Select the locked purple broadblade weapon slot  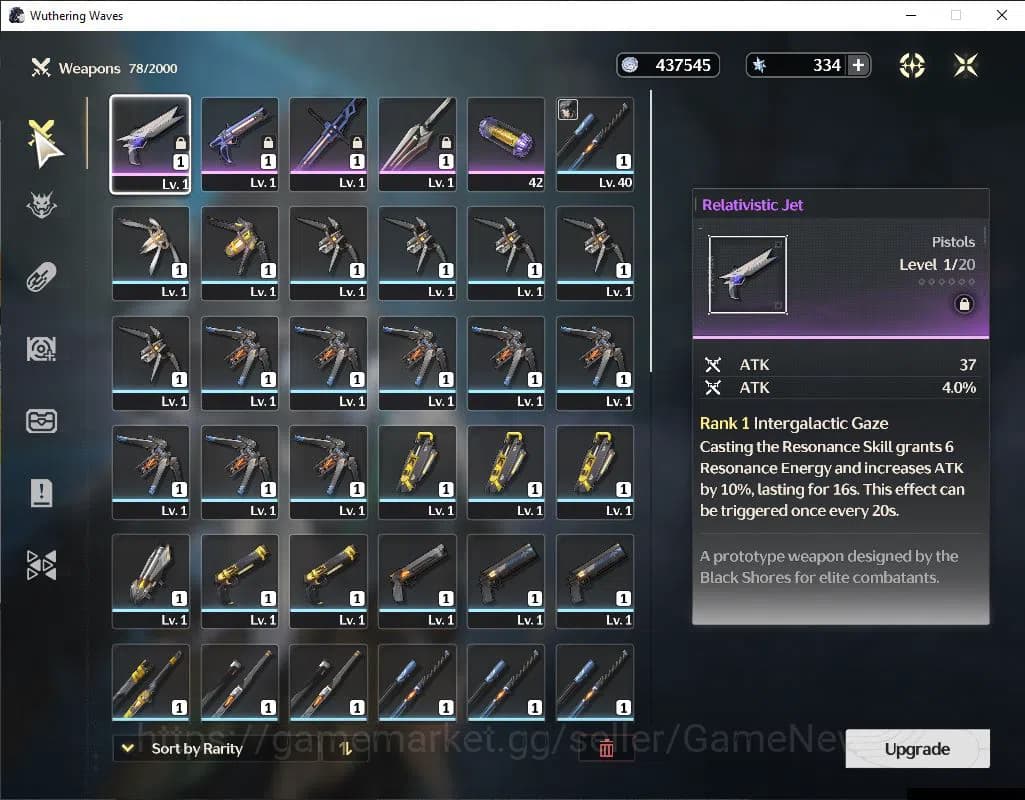[328, 142]
